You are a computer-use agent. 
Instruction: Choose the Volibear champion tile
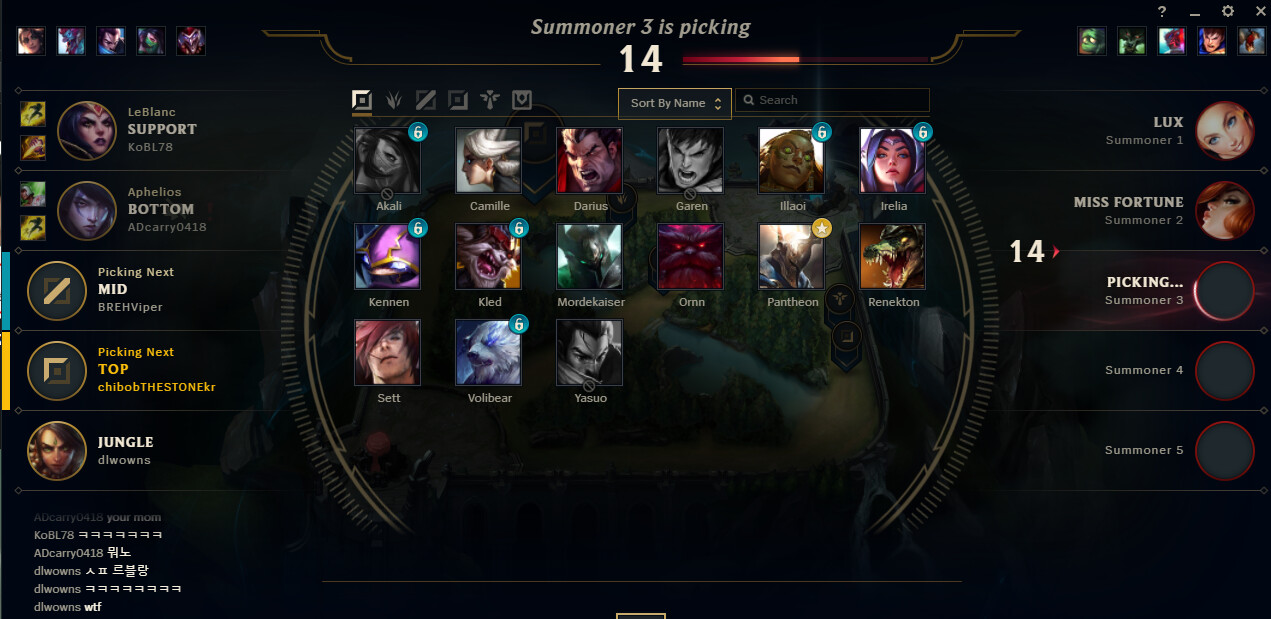pyautogui.click(x=489, y=352)
